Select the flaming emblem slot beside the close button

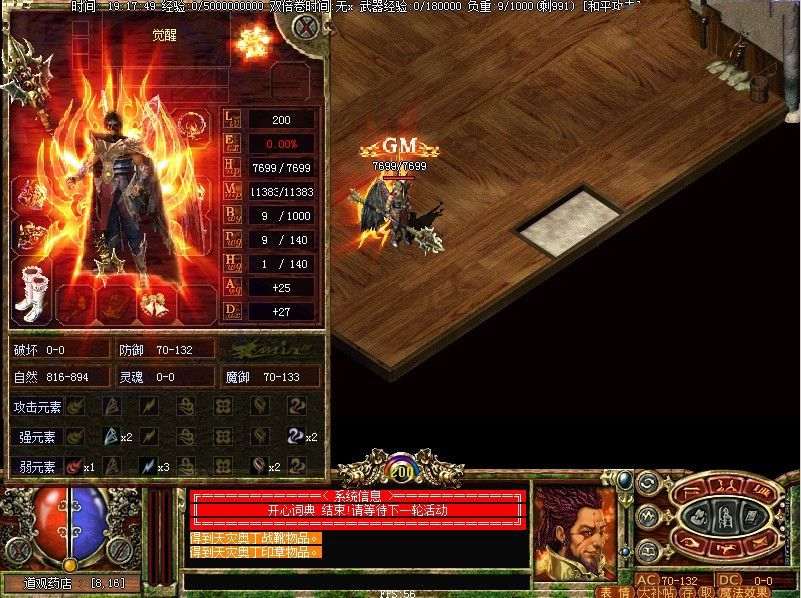(x=253, y=42)
